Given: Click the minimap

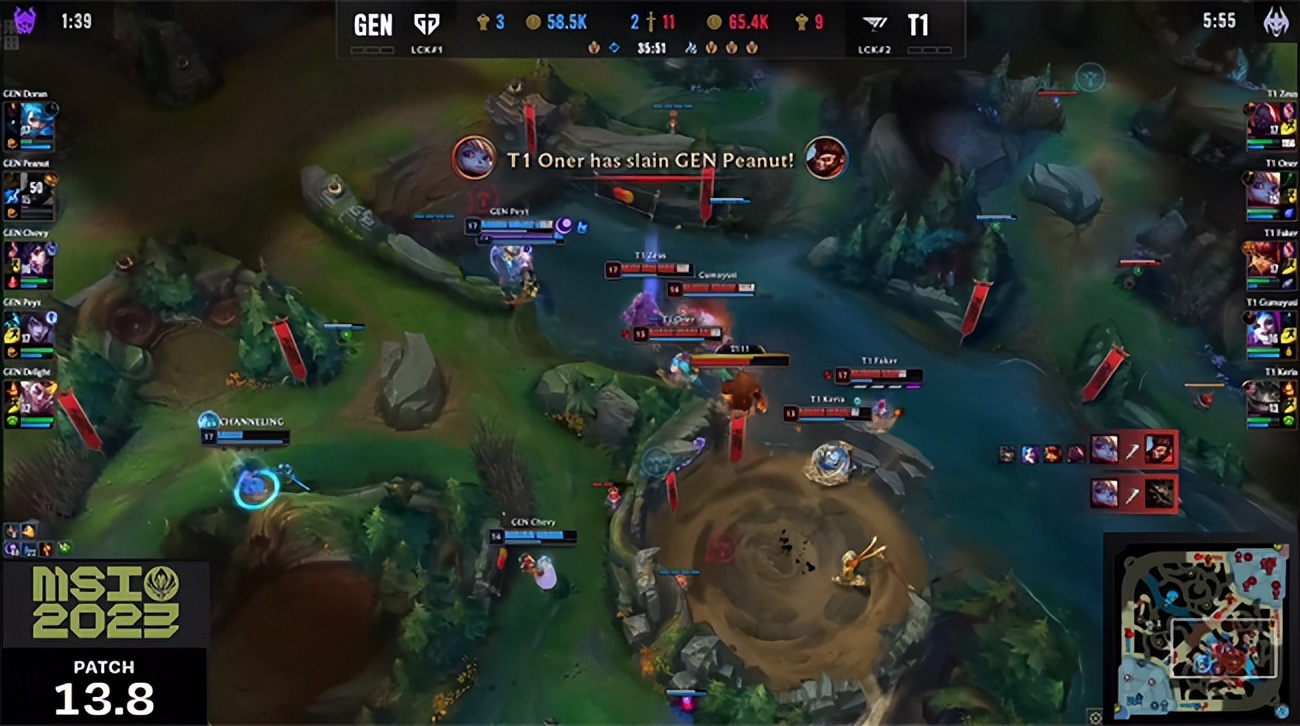Looking at the screenshot, I should click(1198, 626).
